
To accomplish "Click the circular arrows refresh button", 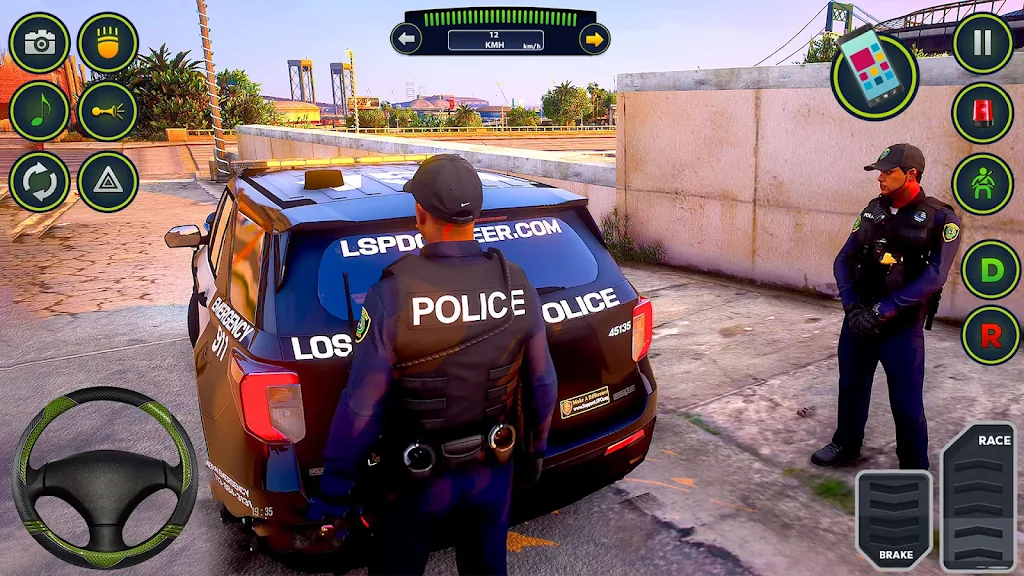I will (x=39, y=181).
